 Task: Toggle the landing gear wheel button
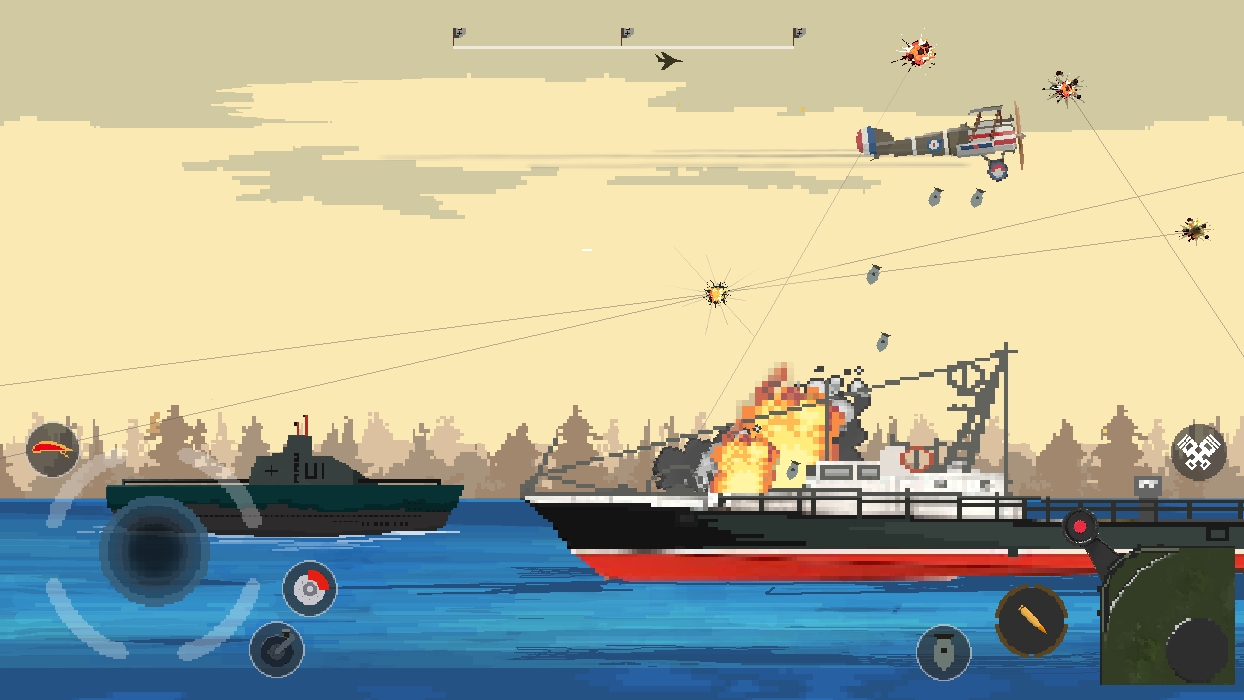tap(276, 648)
